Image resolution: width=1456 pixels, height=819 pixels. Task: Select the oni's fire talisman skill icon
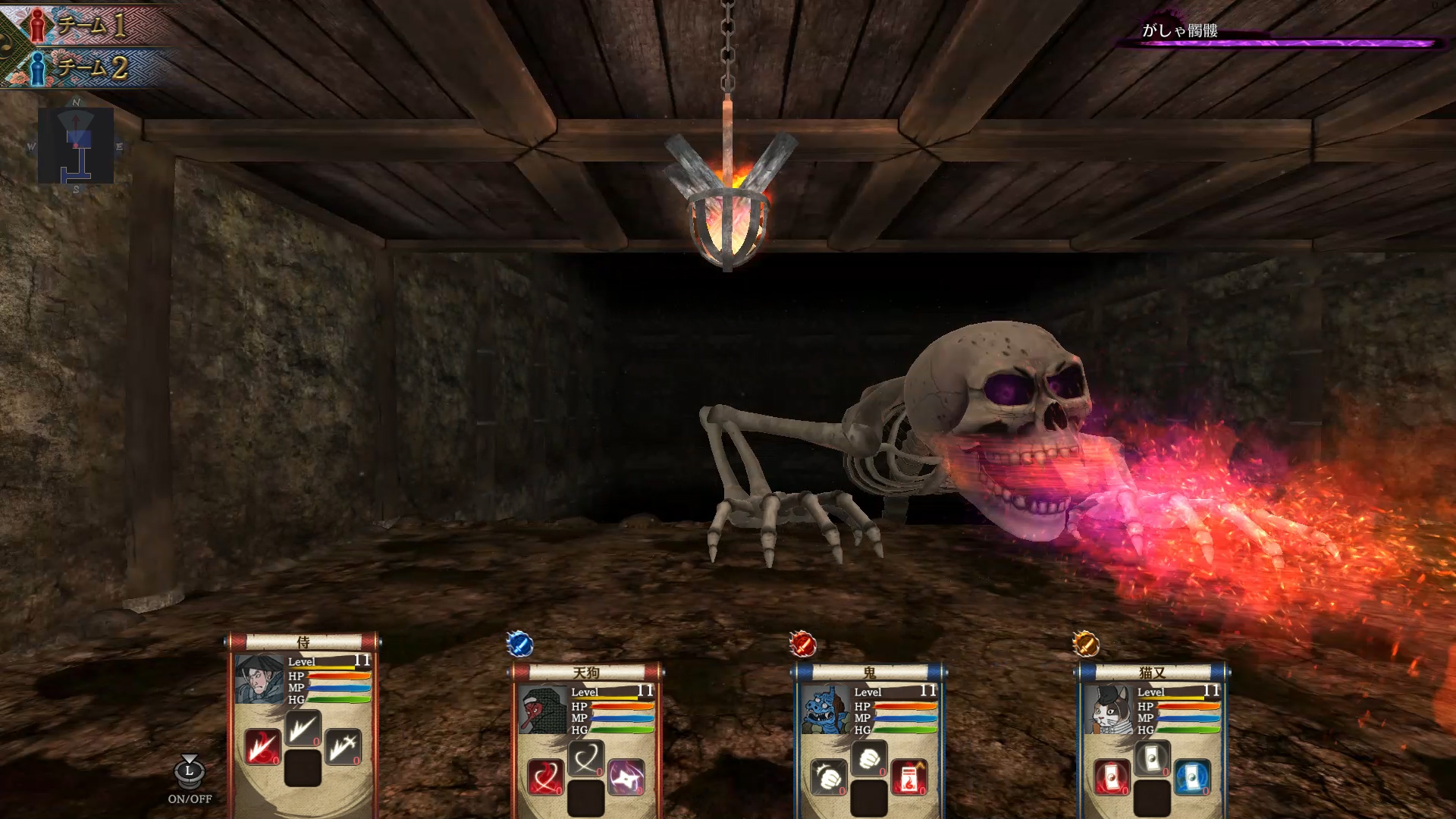point(908,777)
